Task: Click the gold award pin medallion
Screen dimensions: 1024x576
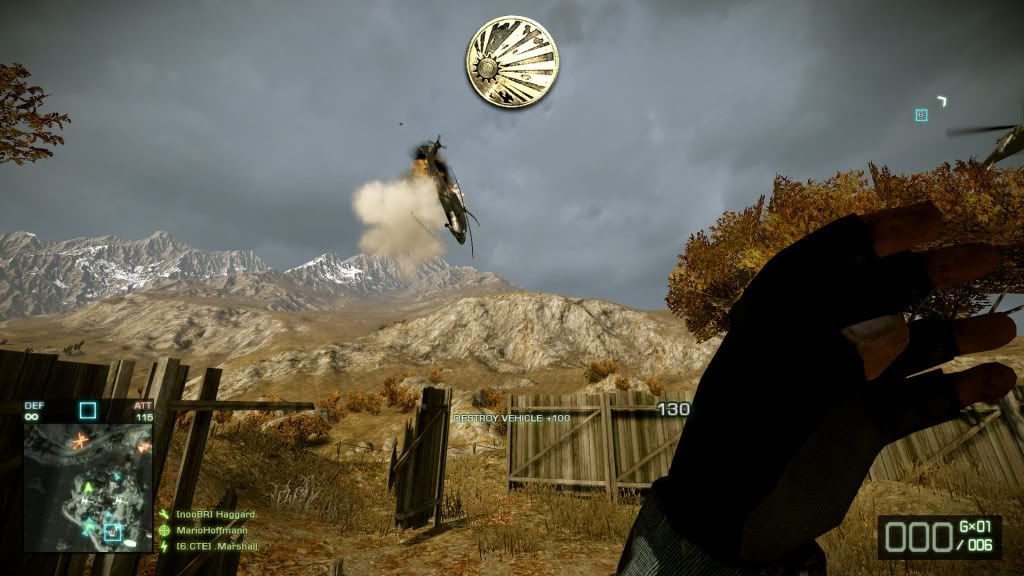Action: click(511, 63)
